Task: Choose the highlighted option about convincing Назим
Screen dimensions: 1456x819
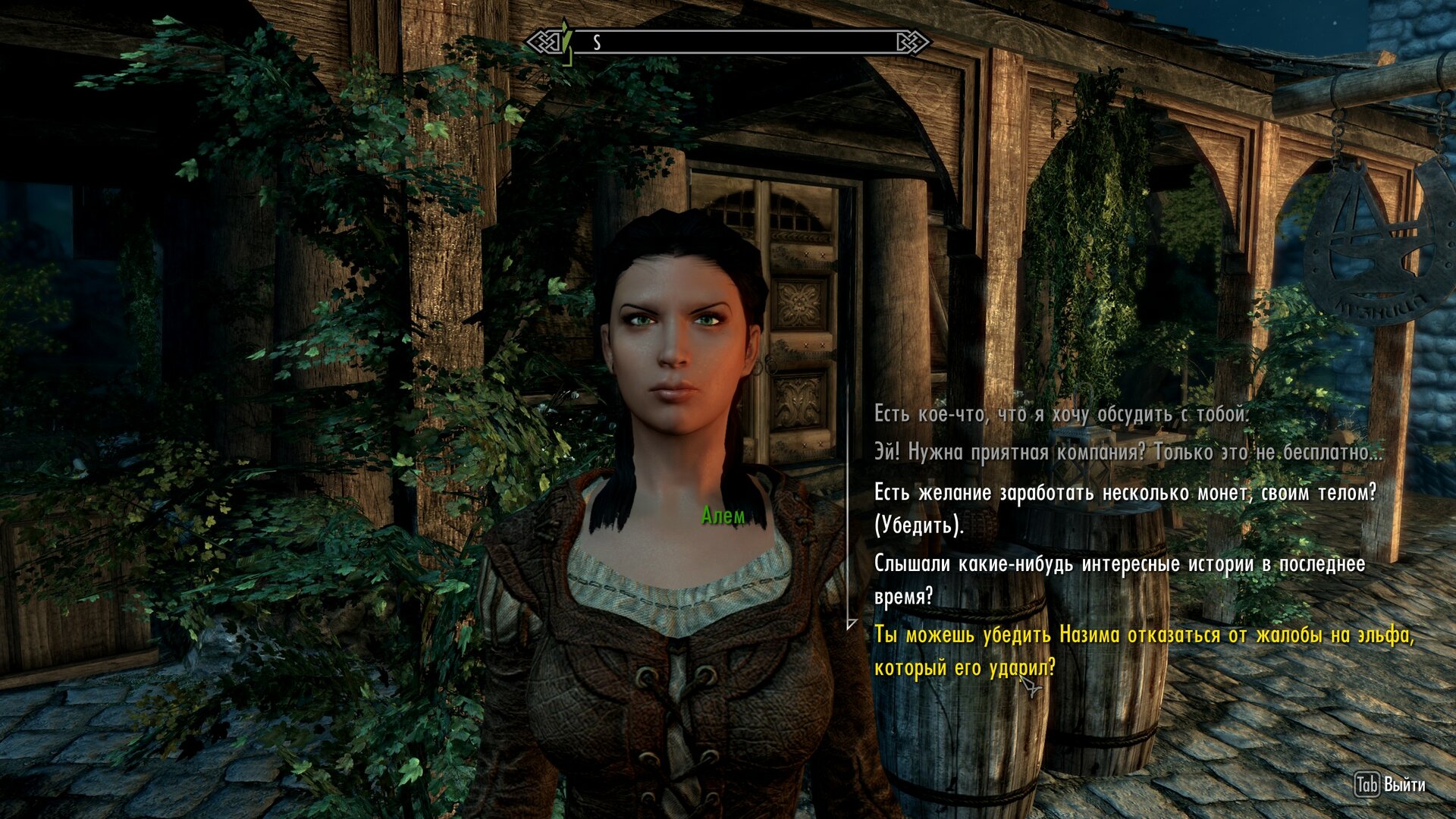Action: point(1144,651)
